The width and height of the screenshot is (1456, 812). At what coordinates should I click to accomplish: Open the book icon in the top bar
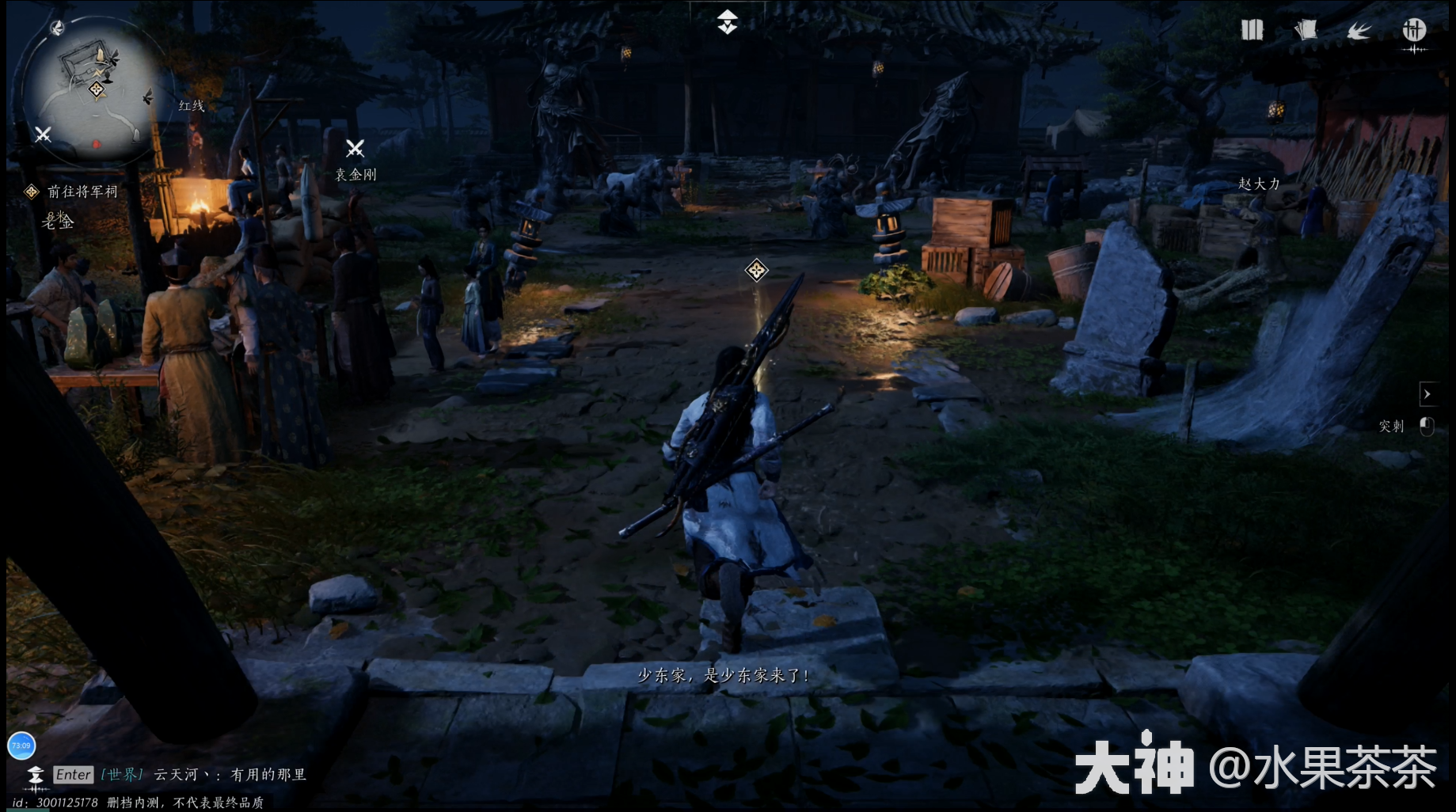tap(1252, 30)
